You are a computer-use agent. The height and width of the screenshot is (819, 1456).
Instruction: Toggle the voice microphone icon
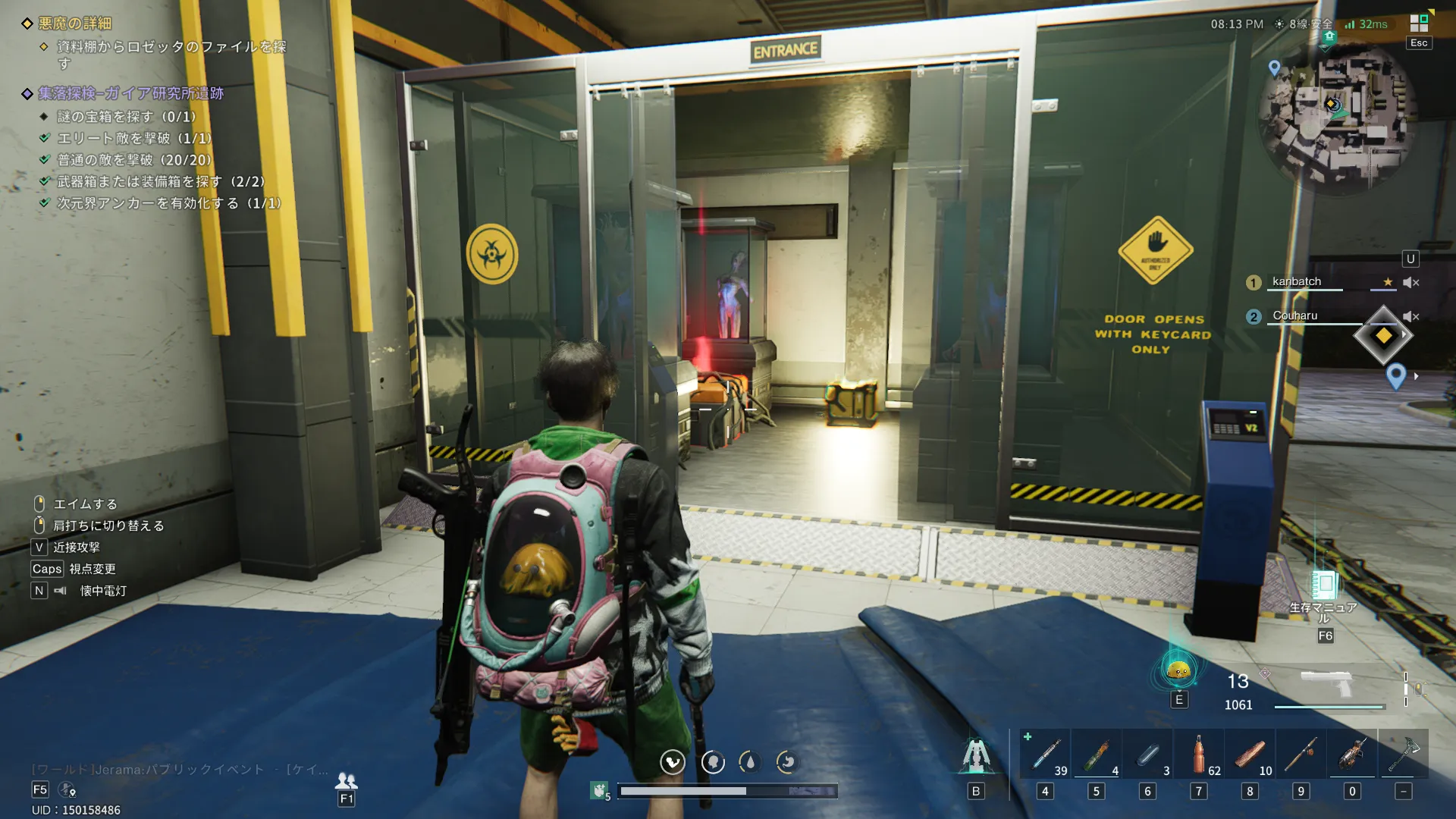click(67, 790)
